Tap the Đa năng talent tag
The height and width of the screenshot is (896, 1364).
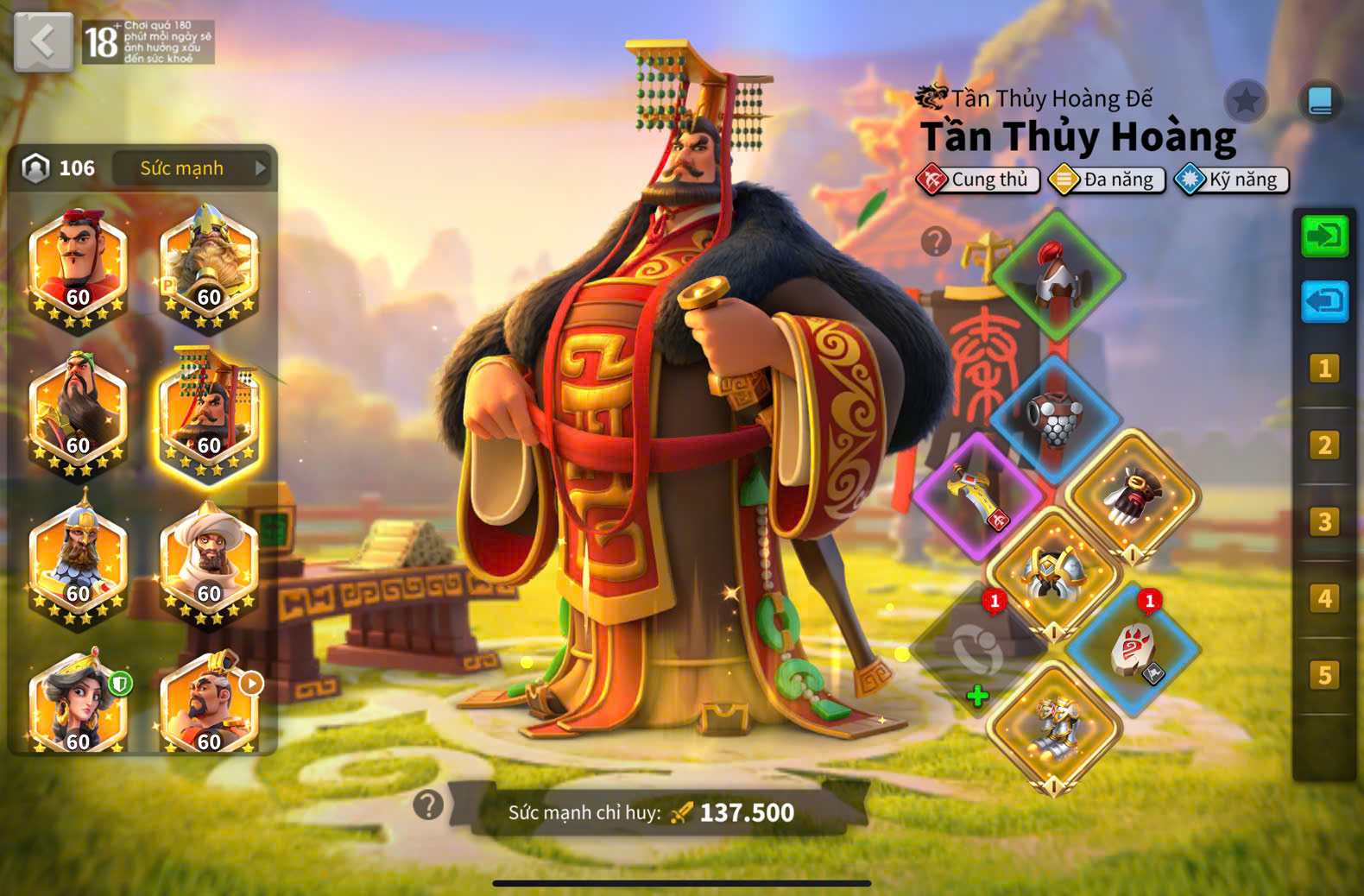tap(1108, 180)
